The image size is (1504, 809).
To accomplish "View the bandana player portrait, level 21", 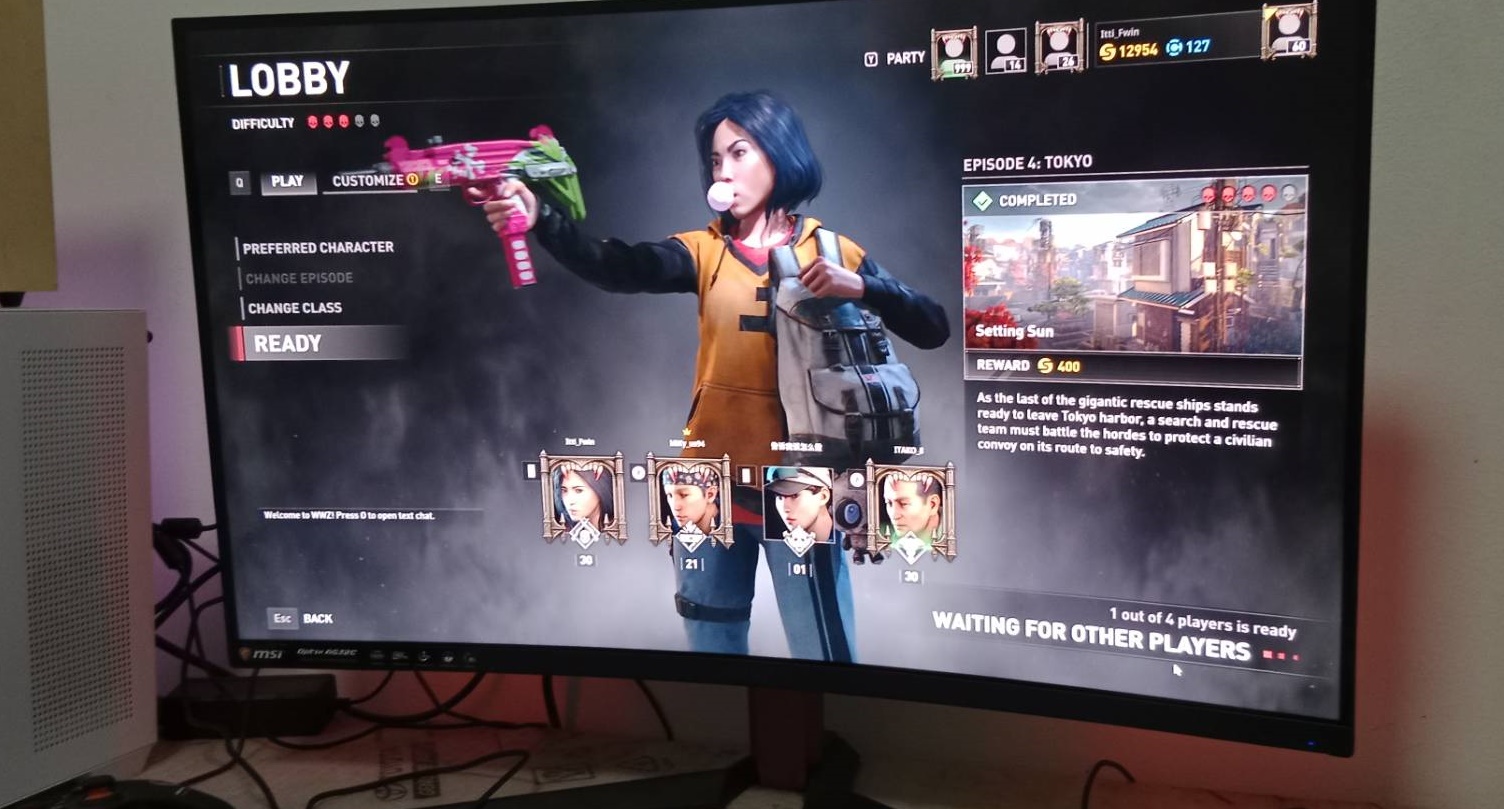I will point(690,499).
